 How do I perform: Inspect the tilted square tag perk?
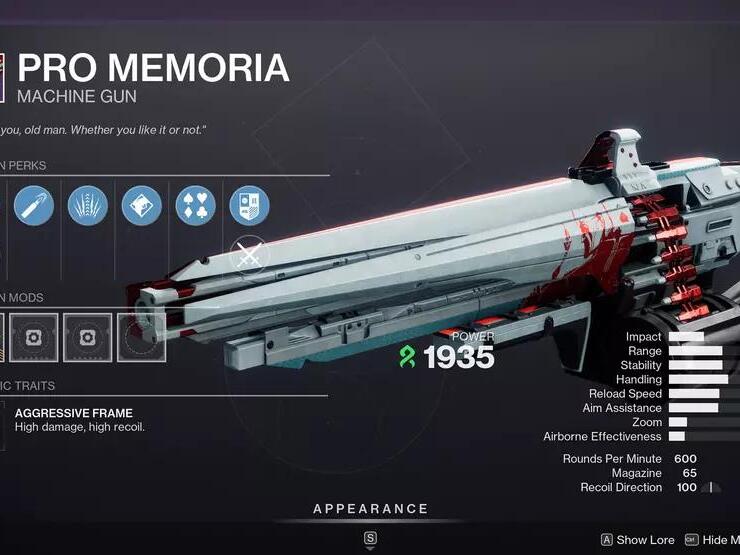click(141, 206)
